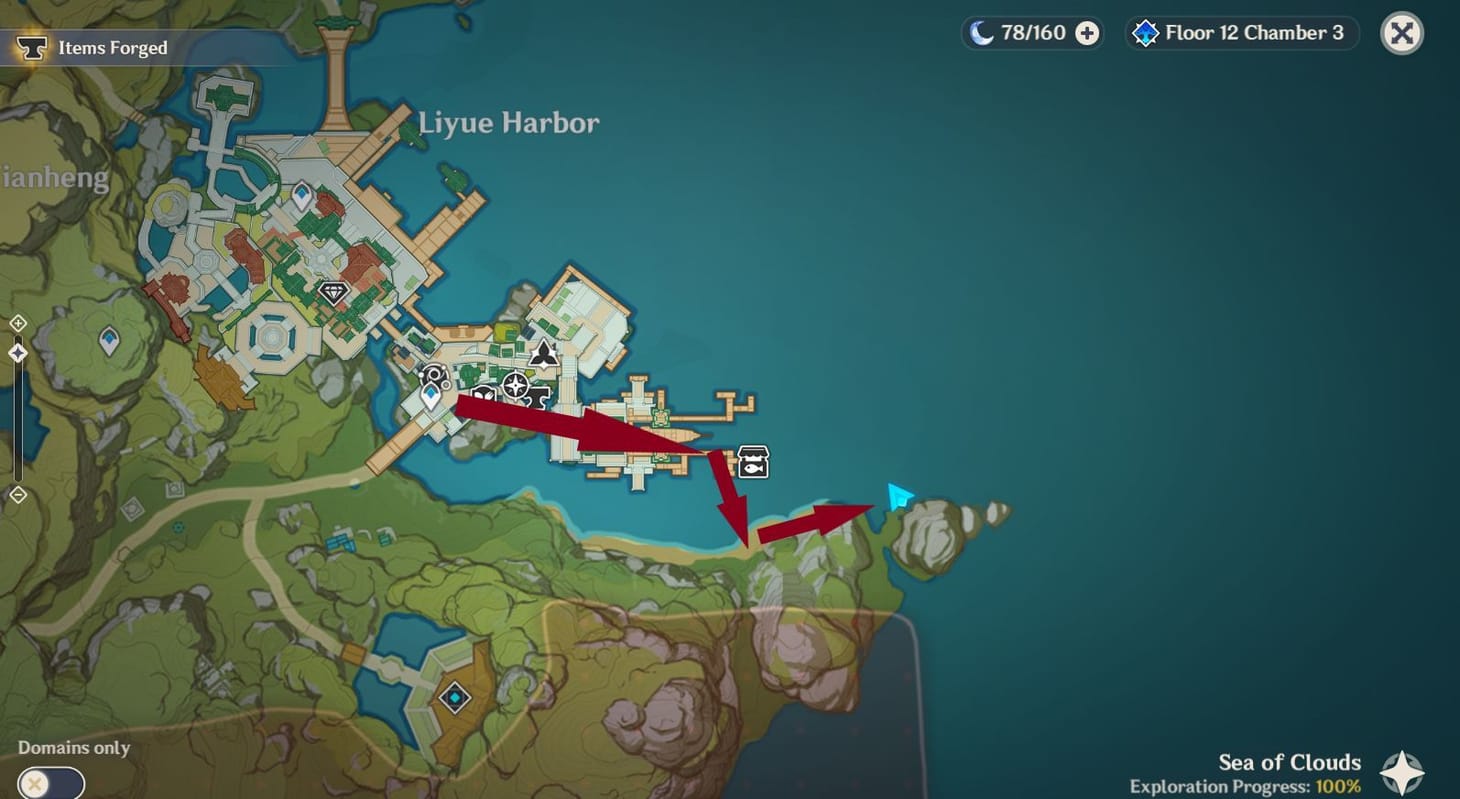1460x799 pixels.
Task: Move the map zoom slider handle
Action: [17, 352]
